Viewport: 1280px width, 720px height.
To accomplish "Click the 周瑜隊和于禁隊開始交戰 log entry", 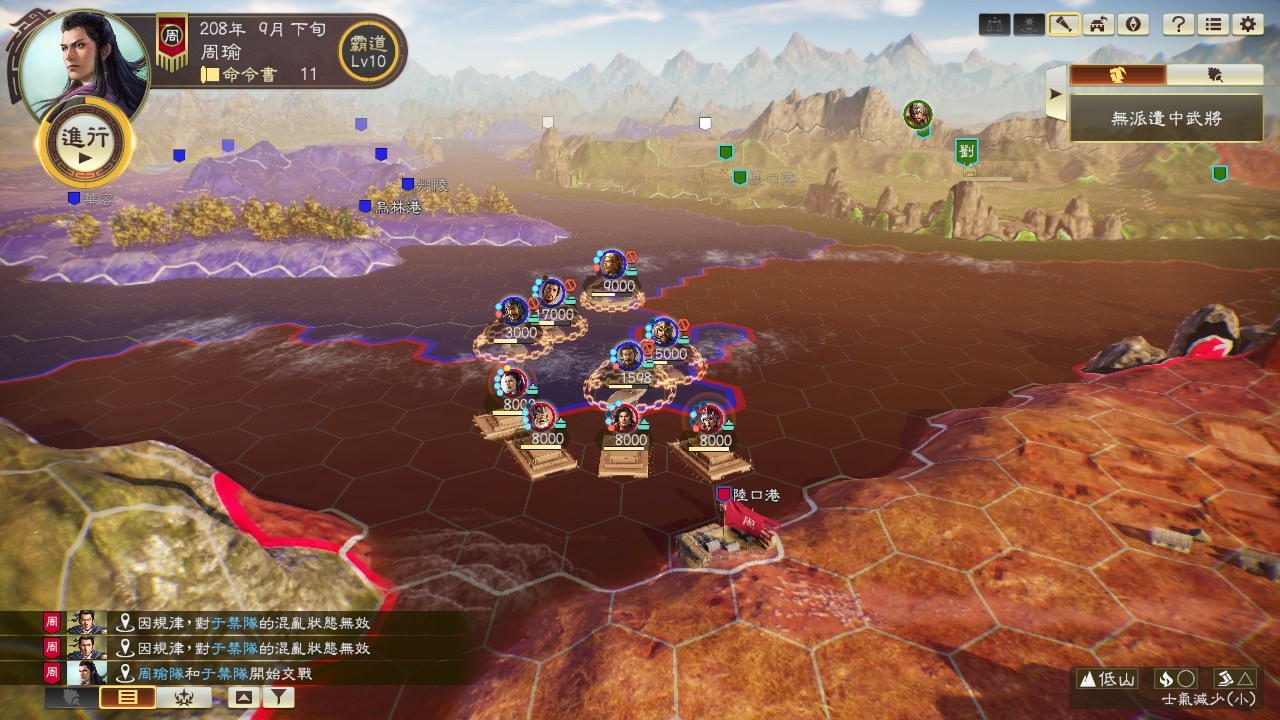I will (x=224, y=674).
